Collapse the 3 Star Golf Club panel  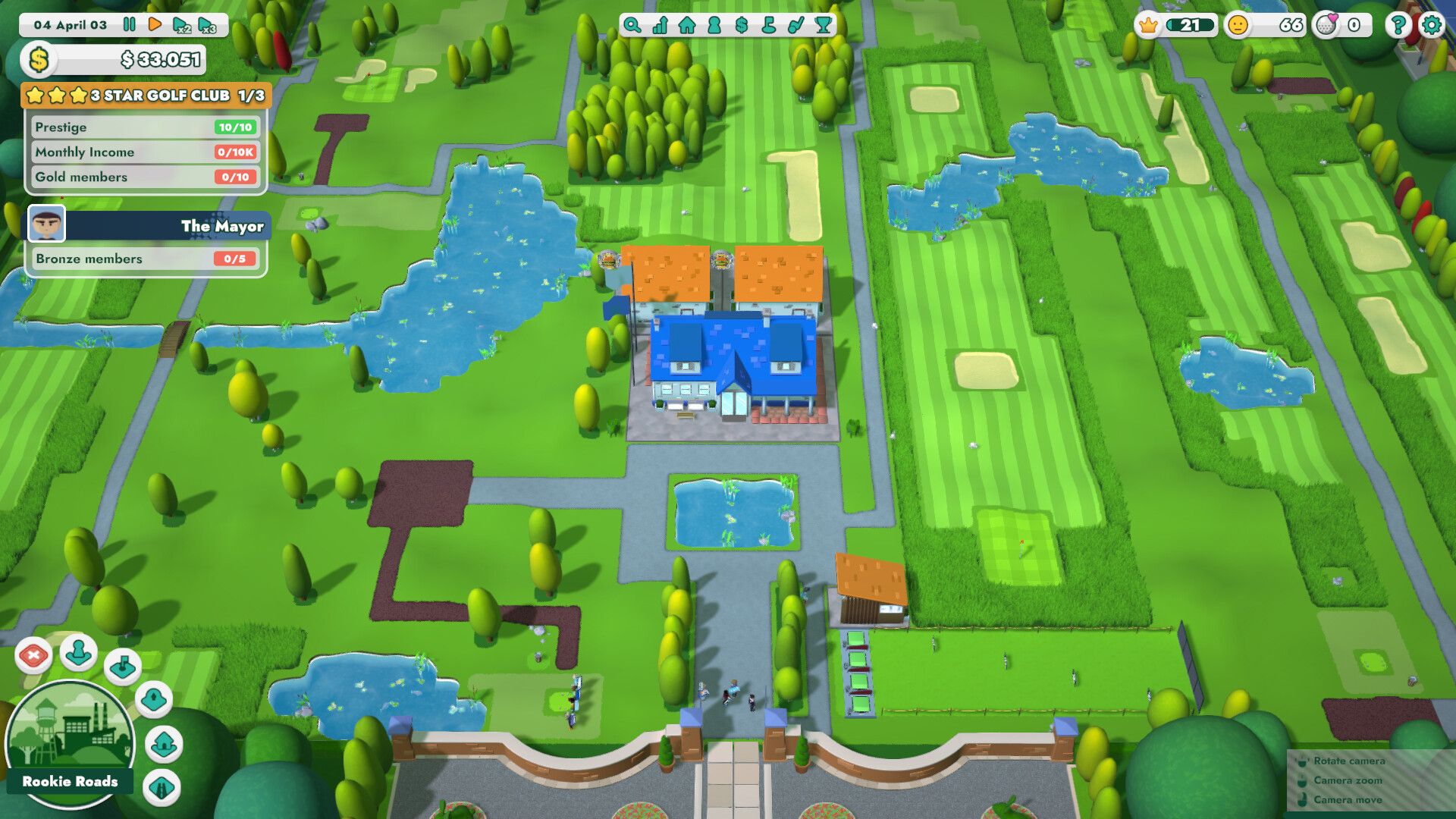coord(144,96)
